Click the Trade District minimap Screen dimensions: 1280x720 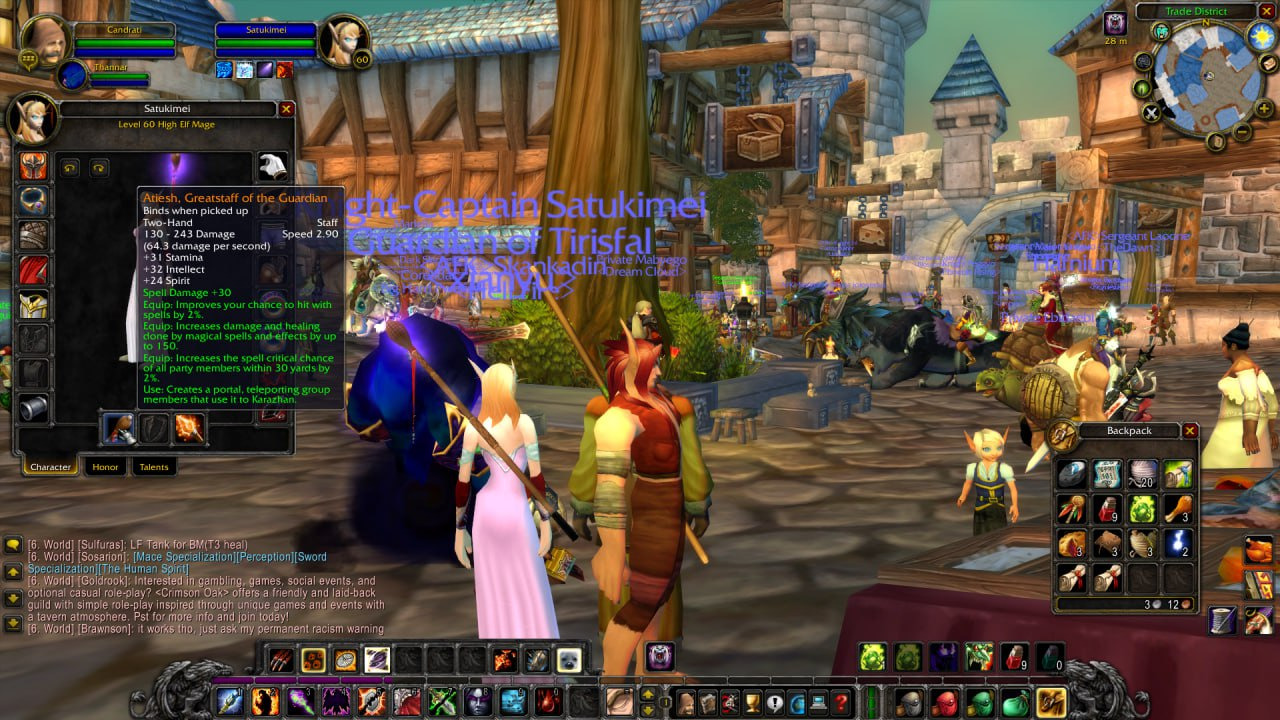coord(1203,76)
